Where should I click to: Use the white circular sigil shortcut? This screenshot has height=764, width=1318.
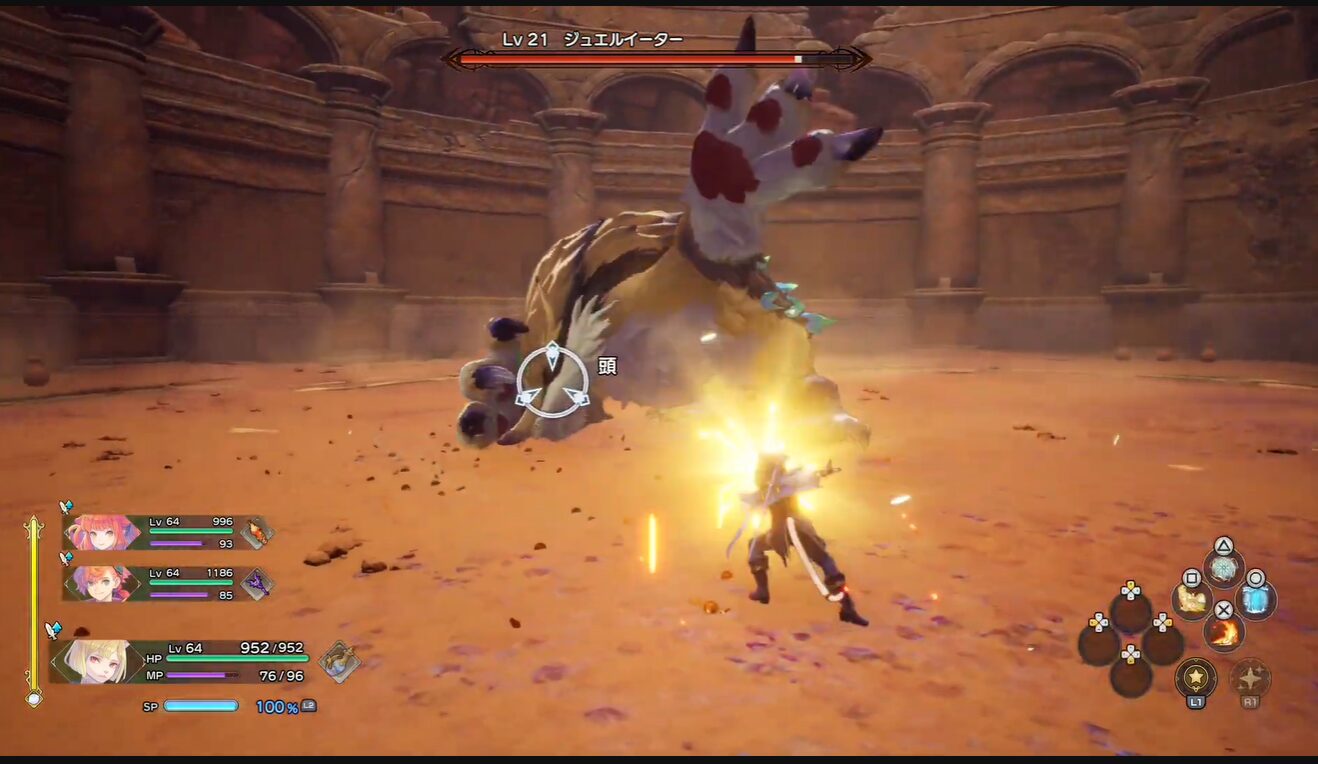pos(1223,568)
